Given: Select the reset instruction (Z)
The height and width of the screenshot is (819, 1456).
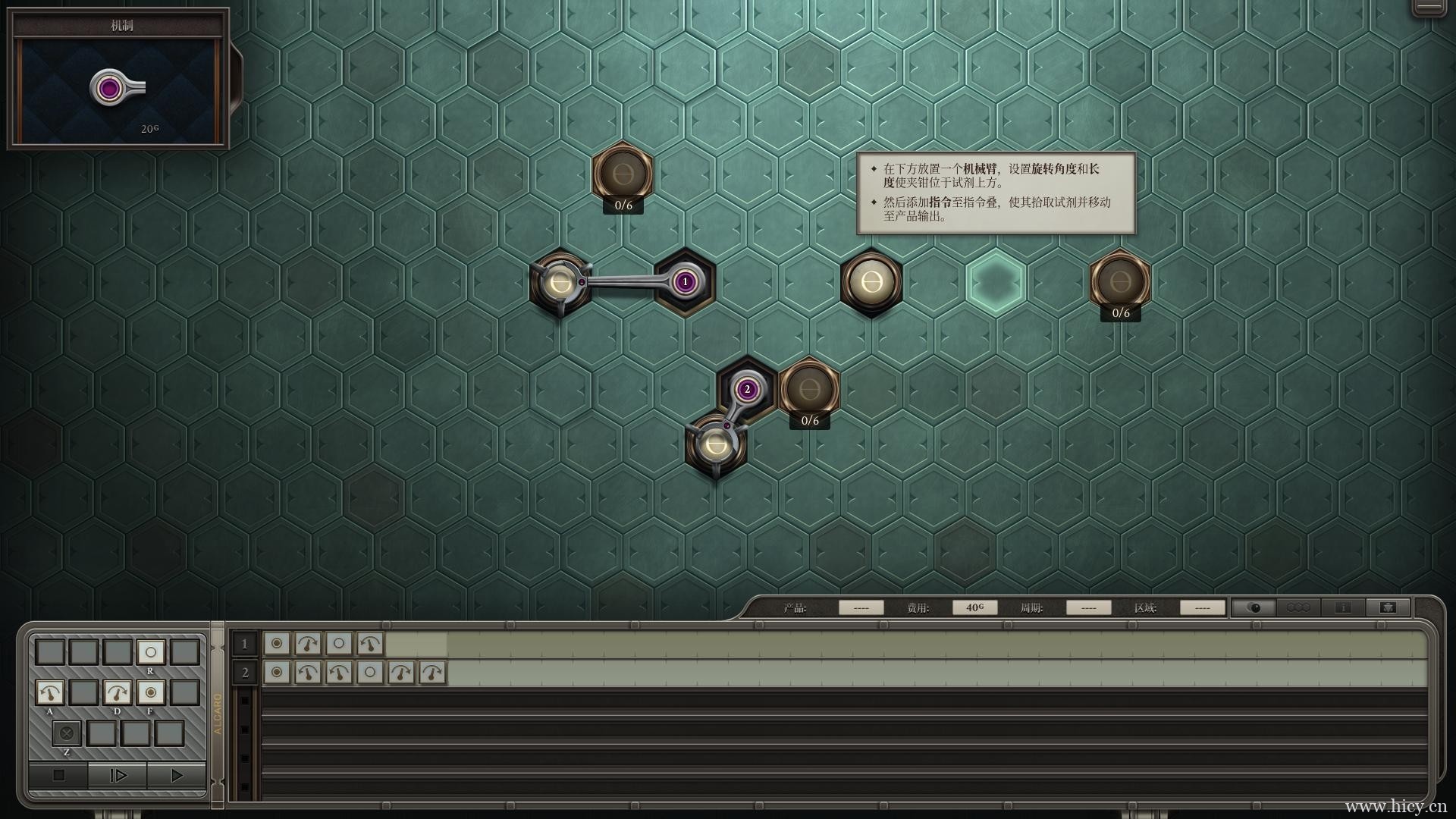Looking at the screenshot, I should pyautogui.click(x=67, y=733).
